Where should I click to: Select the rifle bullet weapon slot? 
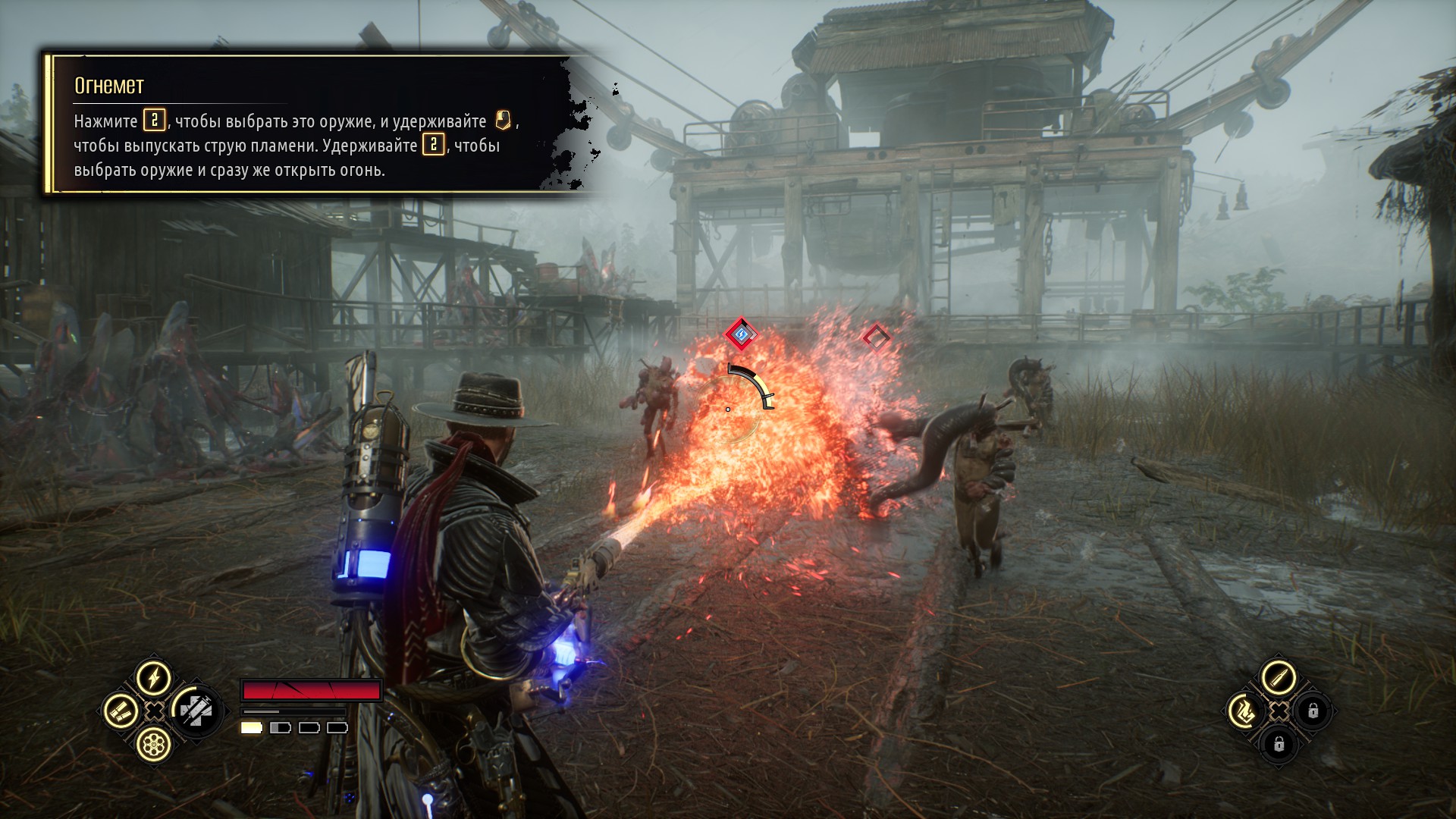1279,677
